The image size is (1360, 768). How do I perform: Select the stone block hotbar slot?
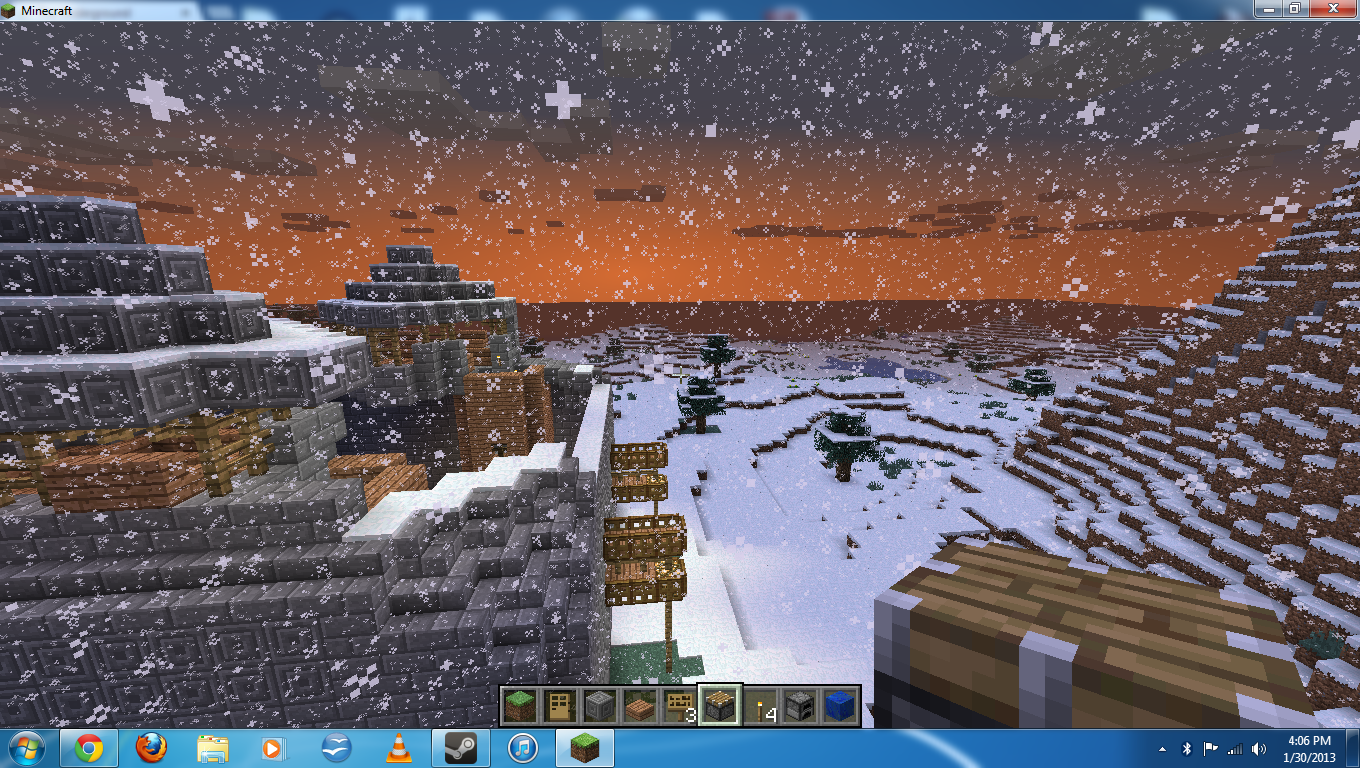(602, 703)
